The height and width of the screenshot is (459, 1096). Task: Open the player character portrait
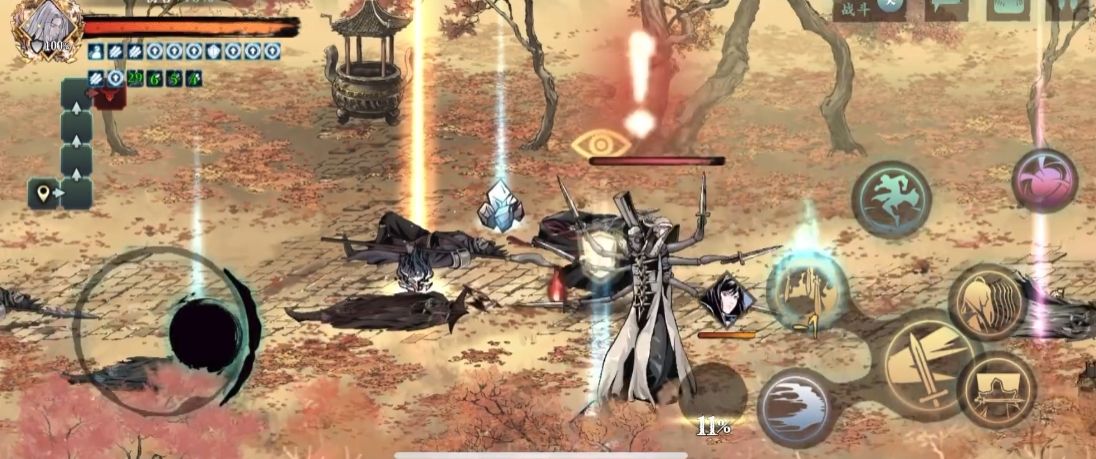(43, 28)
